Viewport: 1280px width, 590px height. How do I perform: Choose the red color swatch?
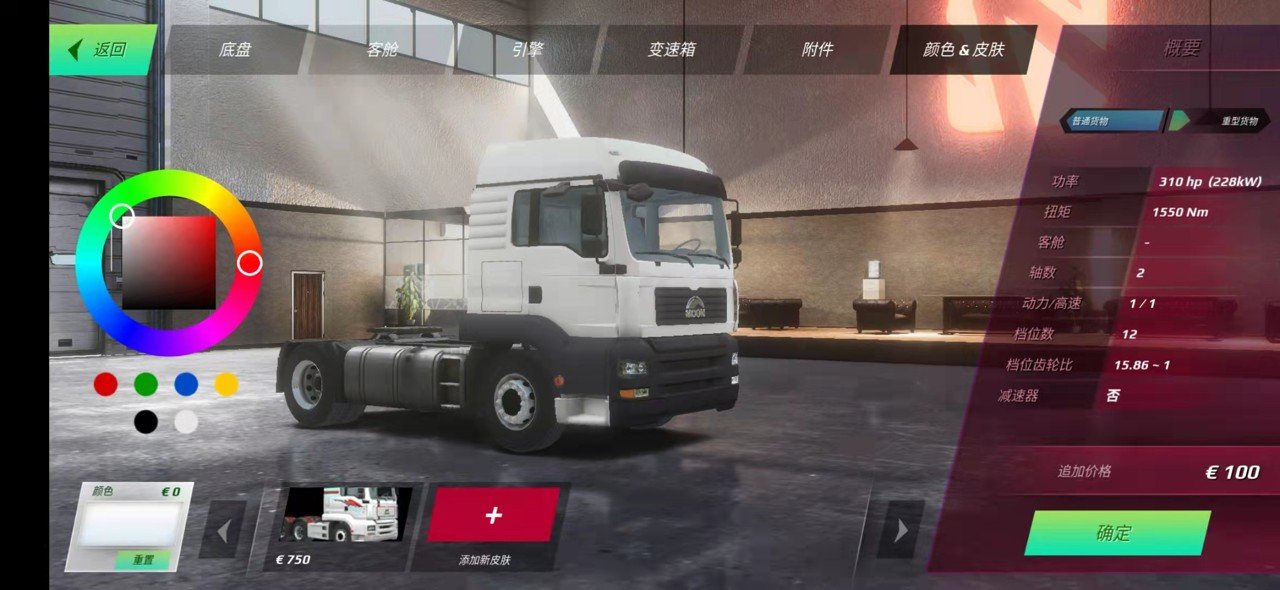[106, 384]
